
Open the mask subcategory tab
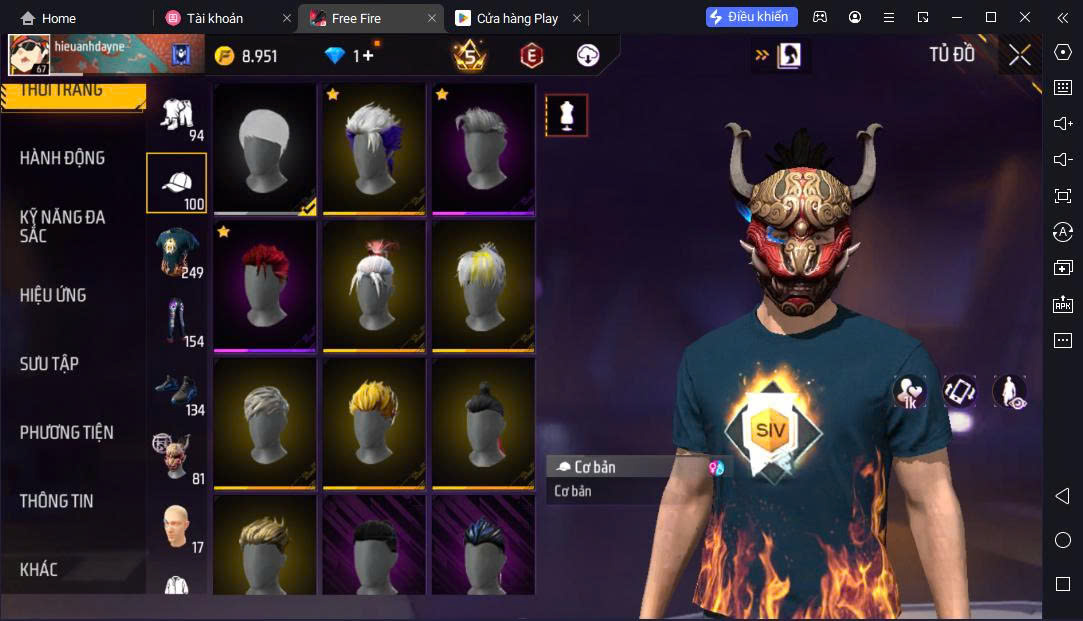pyautogui.click(x=177, y=459)
